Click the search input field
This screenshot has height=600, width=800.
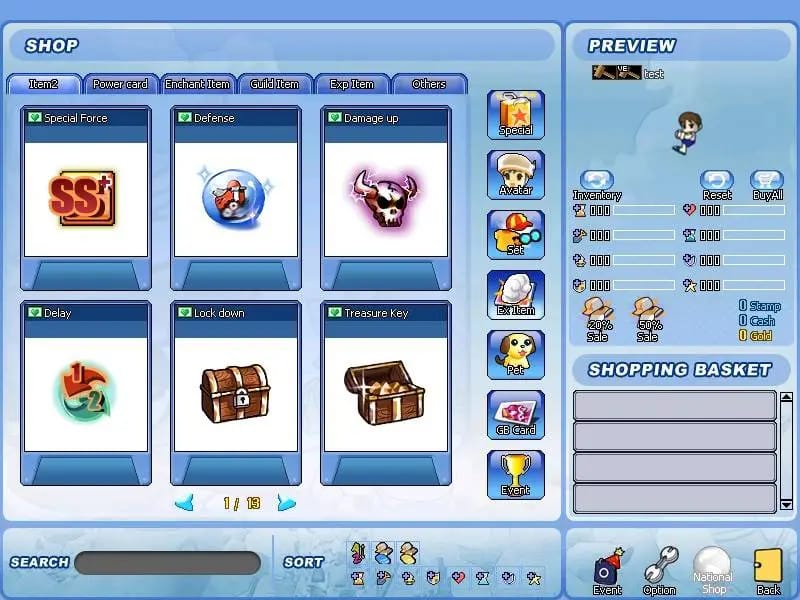tap(167, 563)
